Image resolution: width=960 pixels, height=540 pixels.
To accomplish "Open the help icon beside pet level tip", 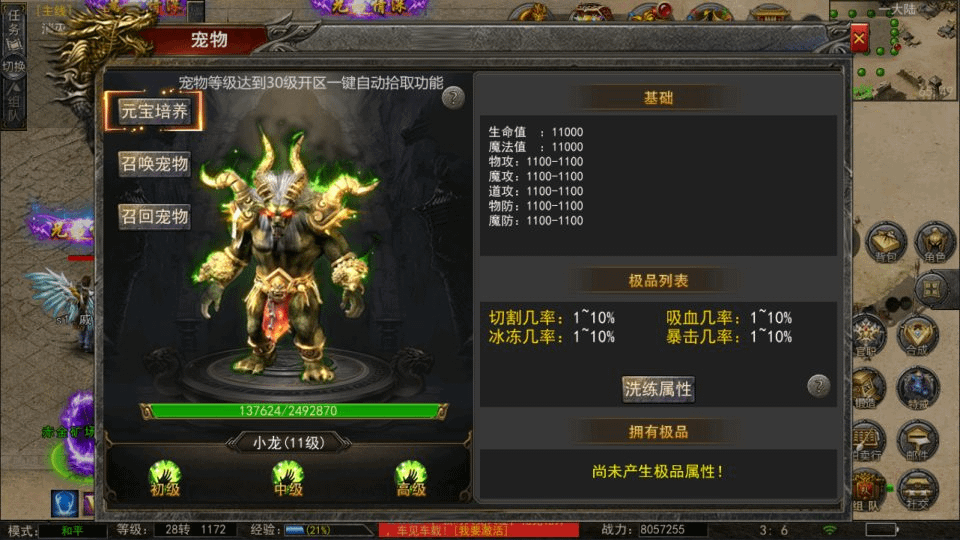I will tap(453, 97).
